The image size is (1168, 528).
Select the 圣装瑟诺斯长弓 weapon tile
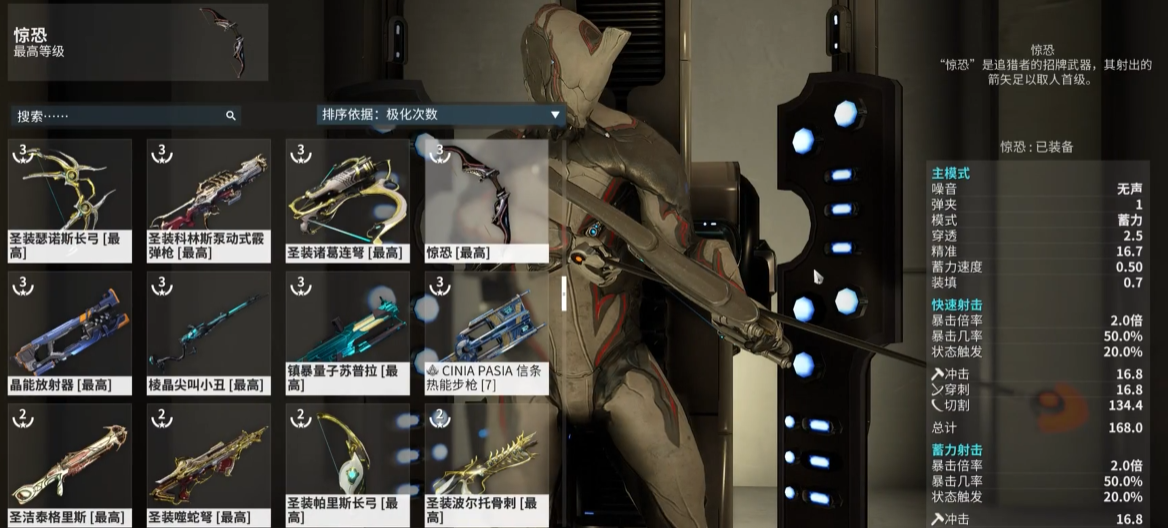pyautogui.click(x=70, y=200)
